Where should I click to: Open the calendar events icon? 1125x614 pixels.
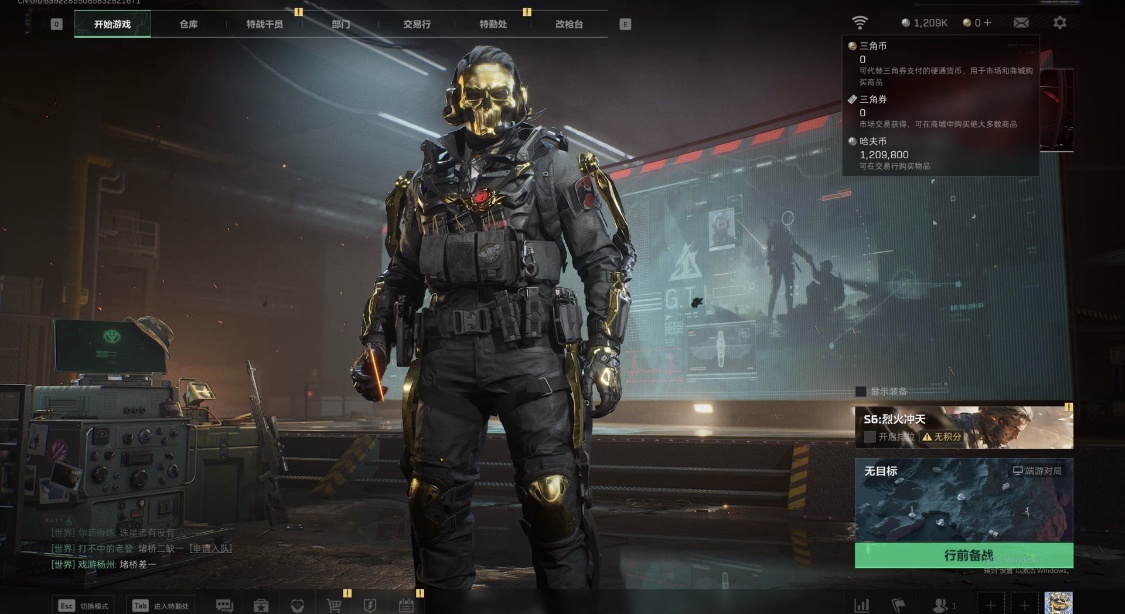406,605
